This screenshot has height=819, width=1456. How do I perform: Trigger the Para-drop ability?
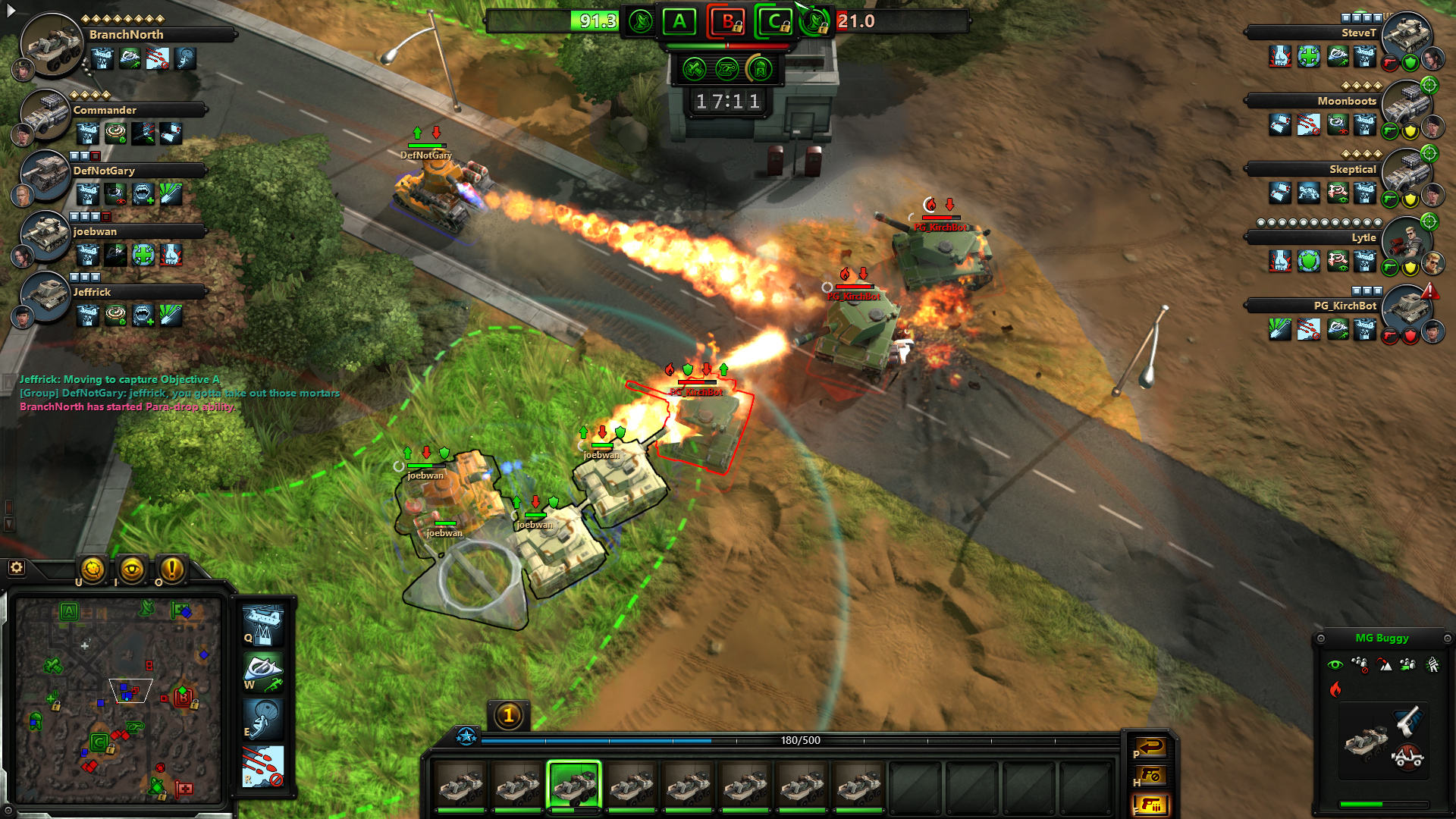click(x=262, y=719)
